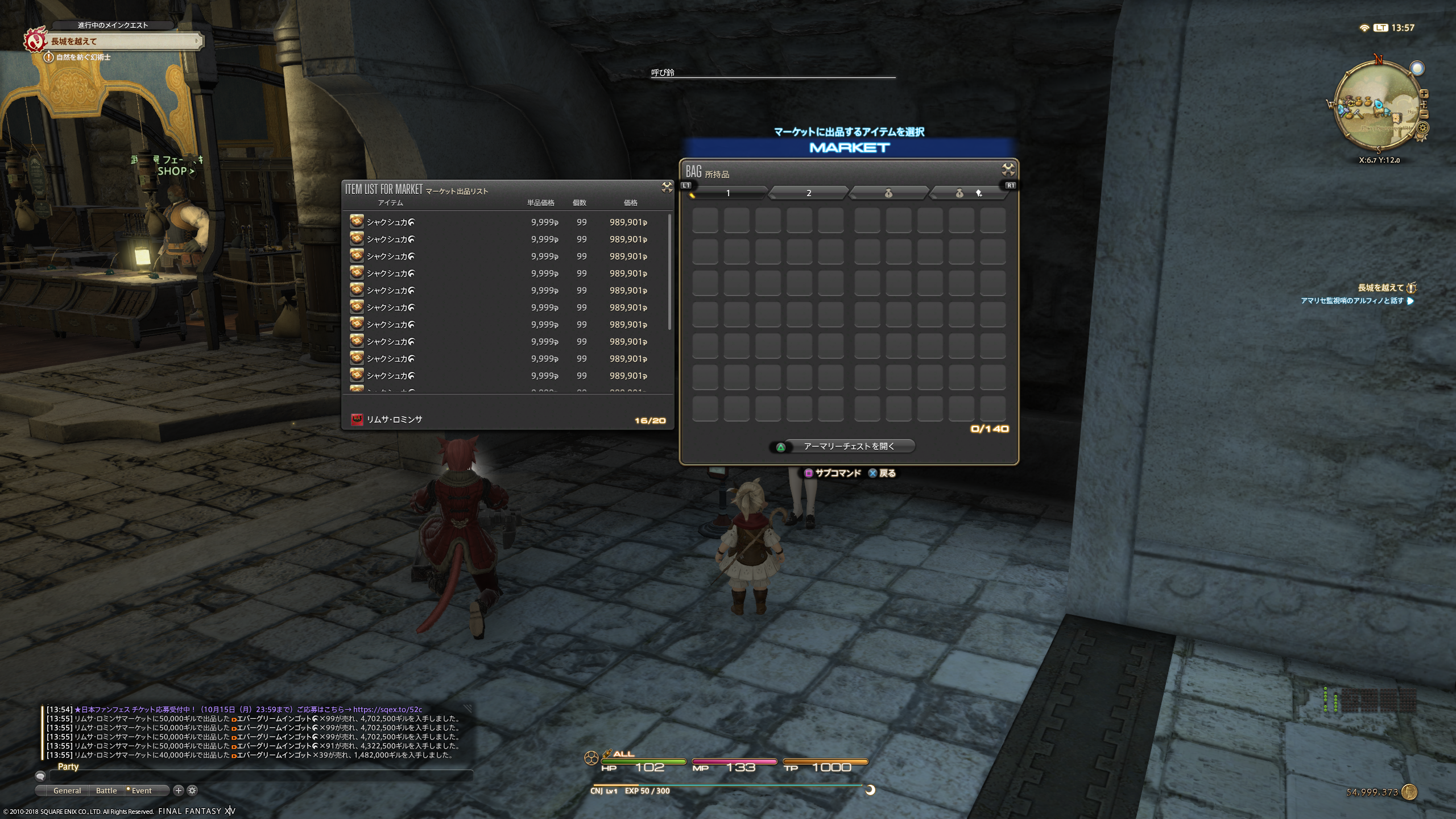Switch to the General chat tab
This screenshot has width=1456, height=819.
point(67,791)
